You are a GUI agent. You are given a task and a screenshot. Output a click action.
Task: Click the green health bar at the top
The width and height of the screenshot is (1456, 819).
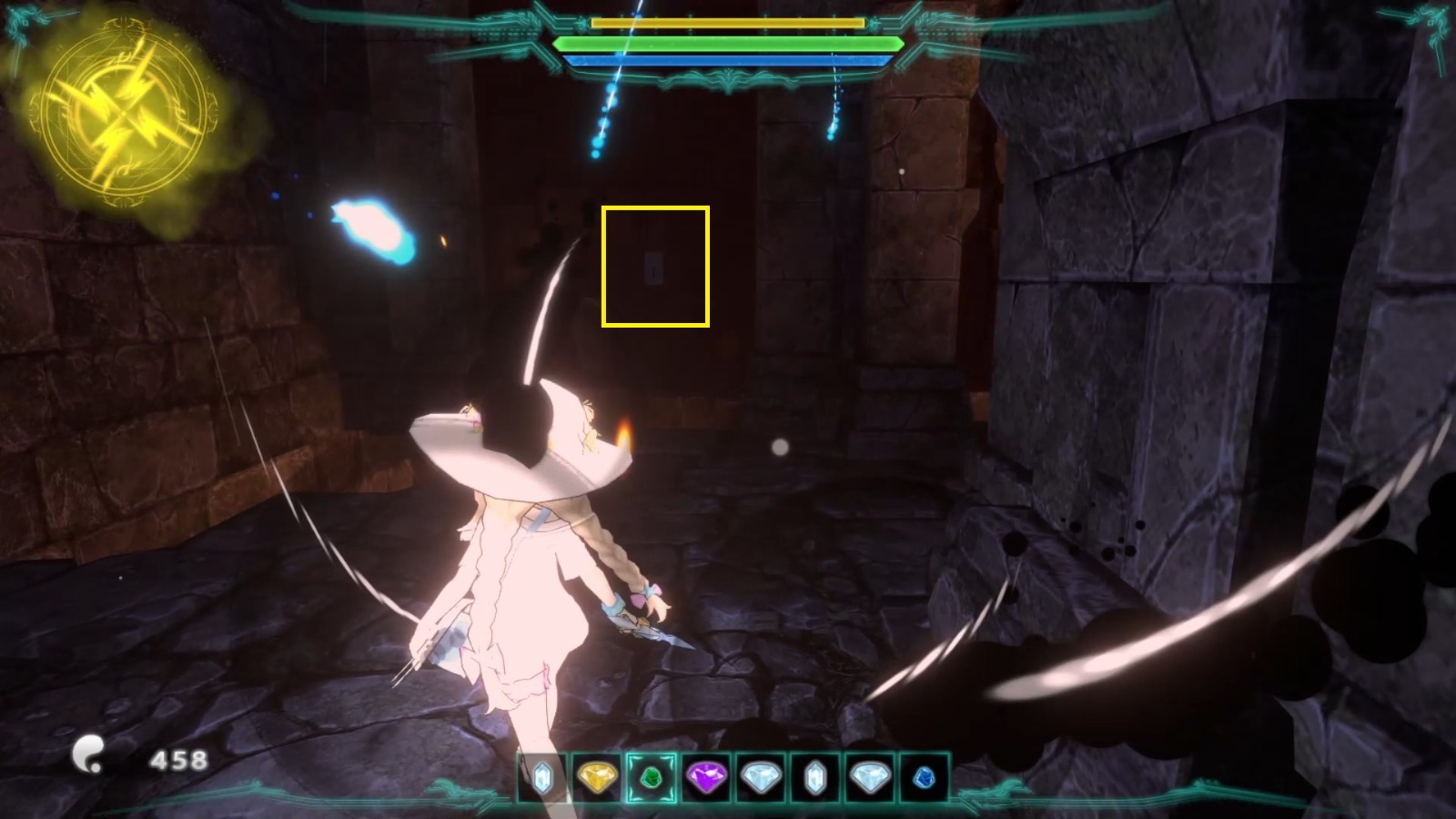pos(728,42)
